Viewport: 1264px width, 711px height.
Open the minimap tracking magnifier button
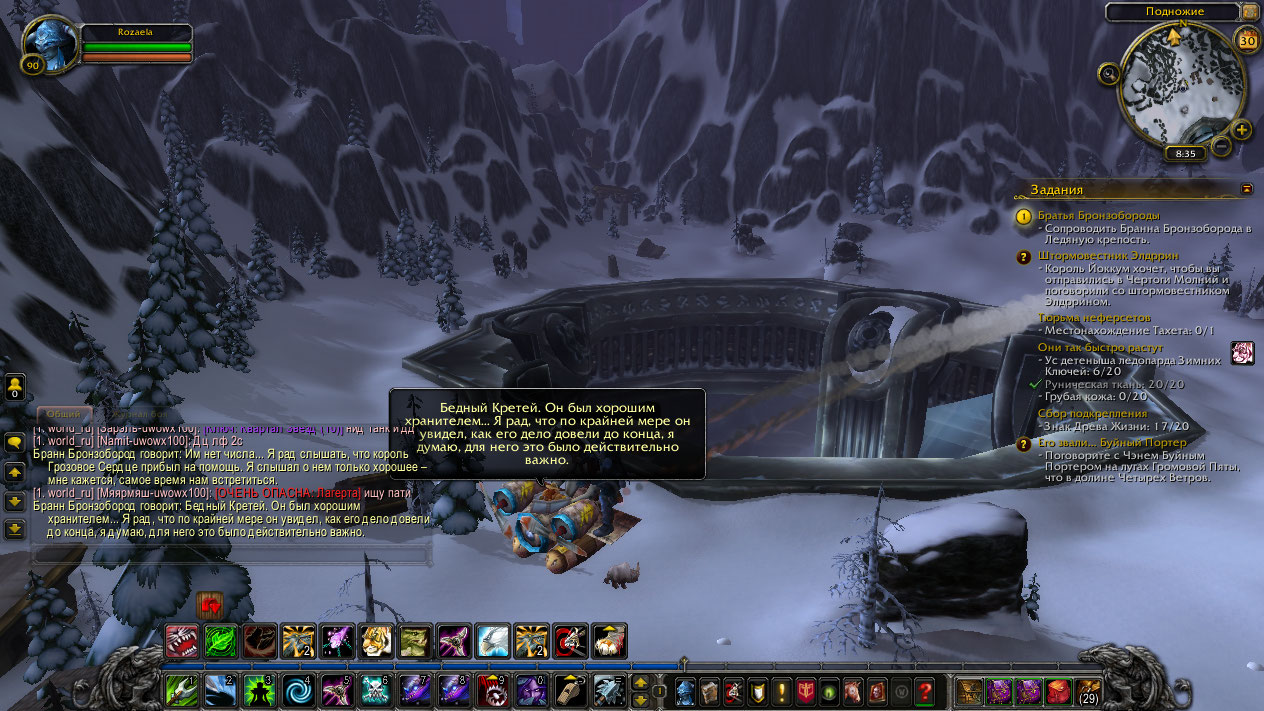coord(1108,73)
